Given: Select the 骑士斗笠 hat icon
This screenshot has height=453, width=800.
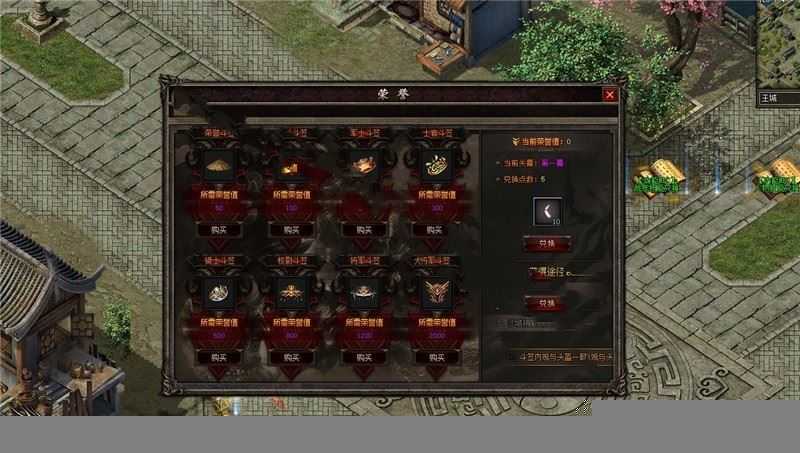Looking at the screenshot, I should 219,292.
